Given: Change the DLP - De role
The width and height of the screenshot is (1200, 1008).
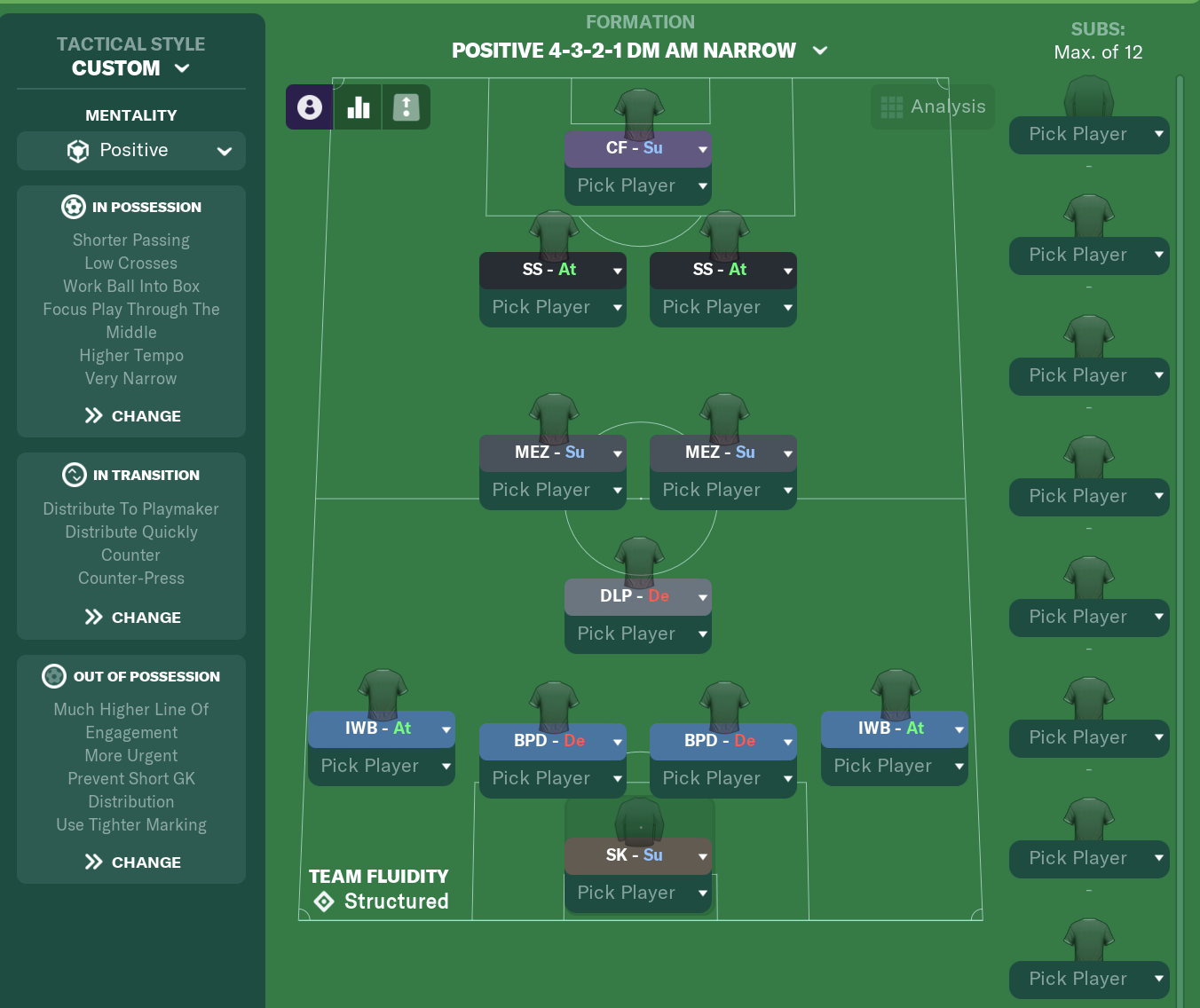Looking at the screenshot, I should pyautogui.click(x=637, y=596).
